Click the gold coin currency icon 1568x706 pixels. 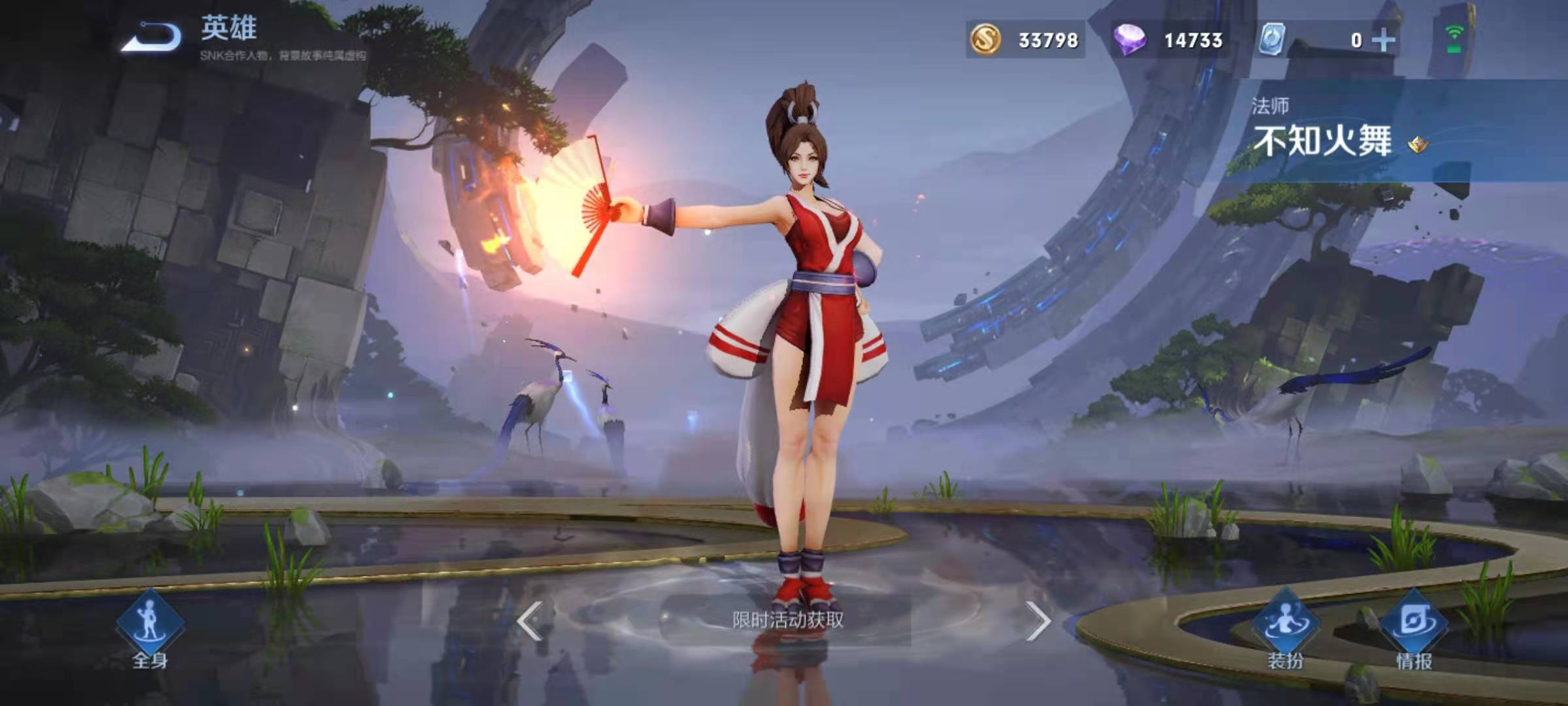986,41
